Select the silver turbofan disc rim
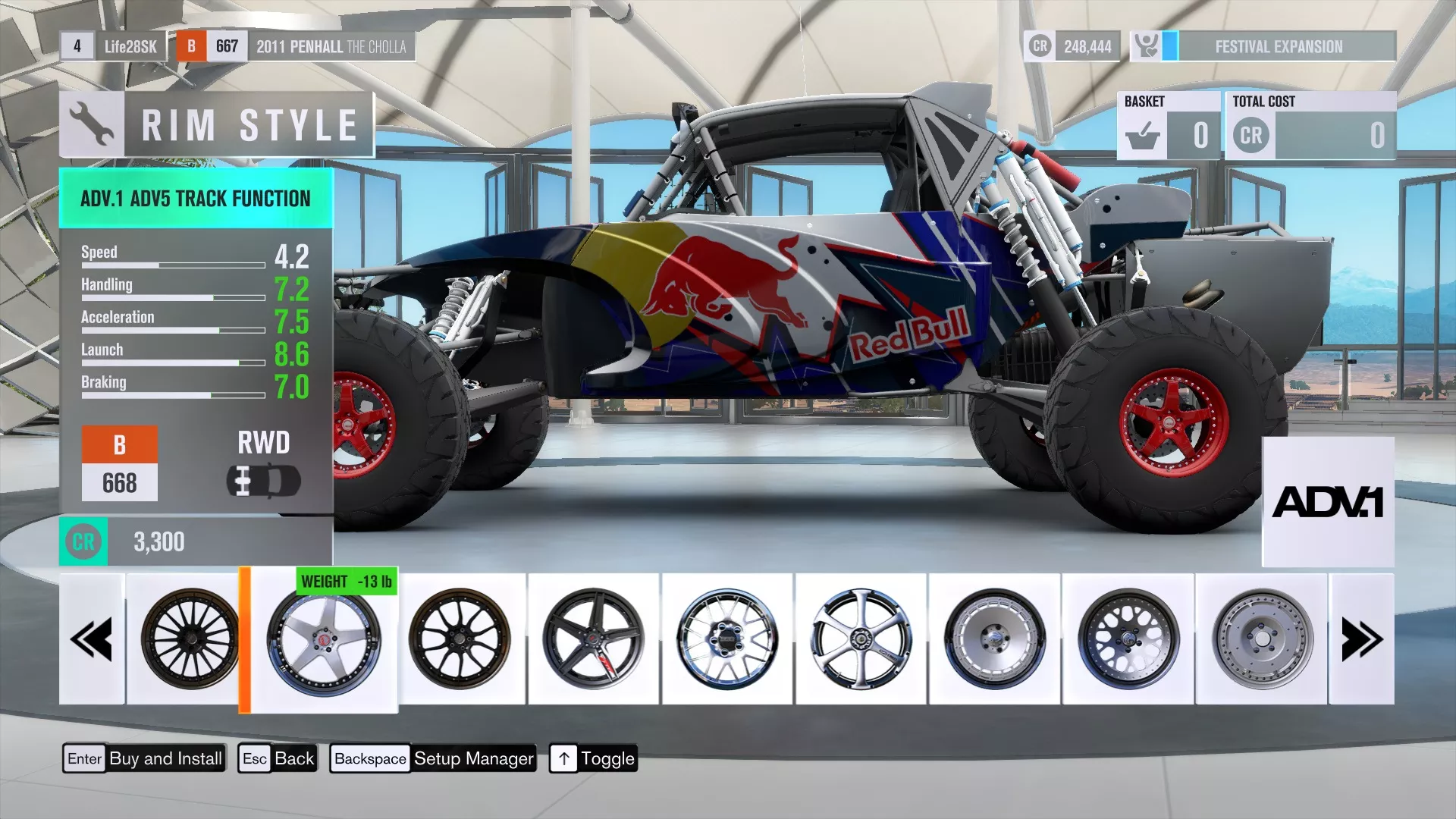Viewport: 1456px width, 819px height. [x=994, y=639]
